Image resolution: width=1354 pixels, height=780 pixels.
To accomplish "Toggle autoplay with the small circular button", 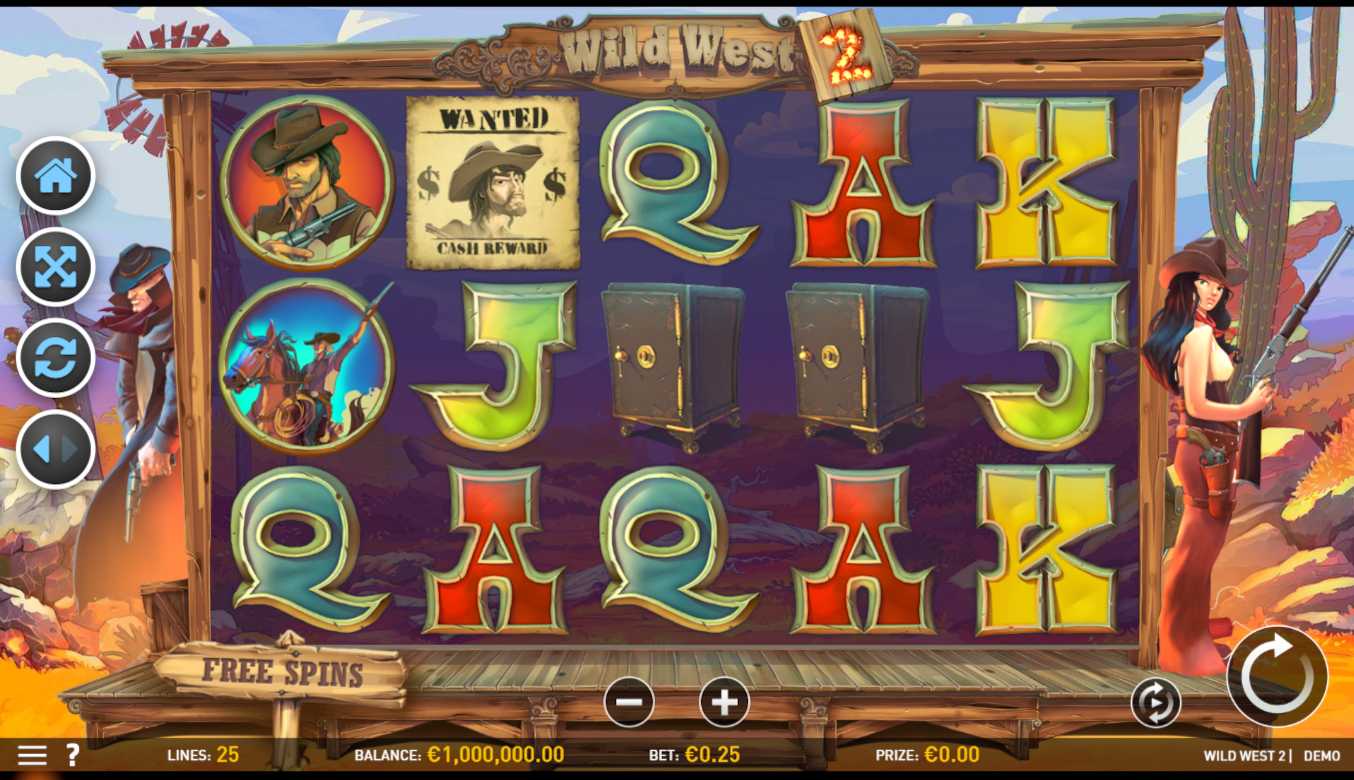I will click(1155, 703).
